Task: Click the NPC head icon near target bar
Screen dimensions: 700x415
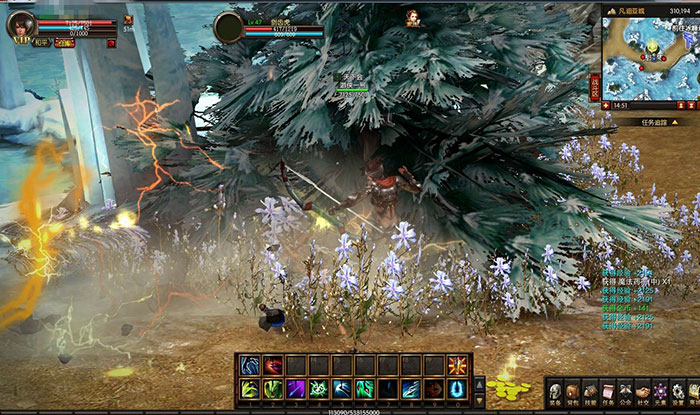Action: click(x=411, y=16)
